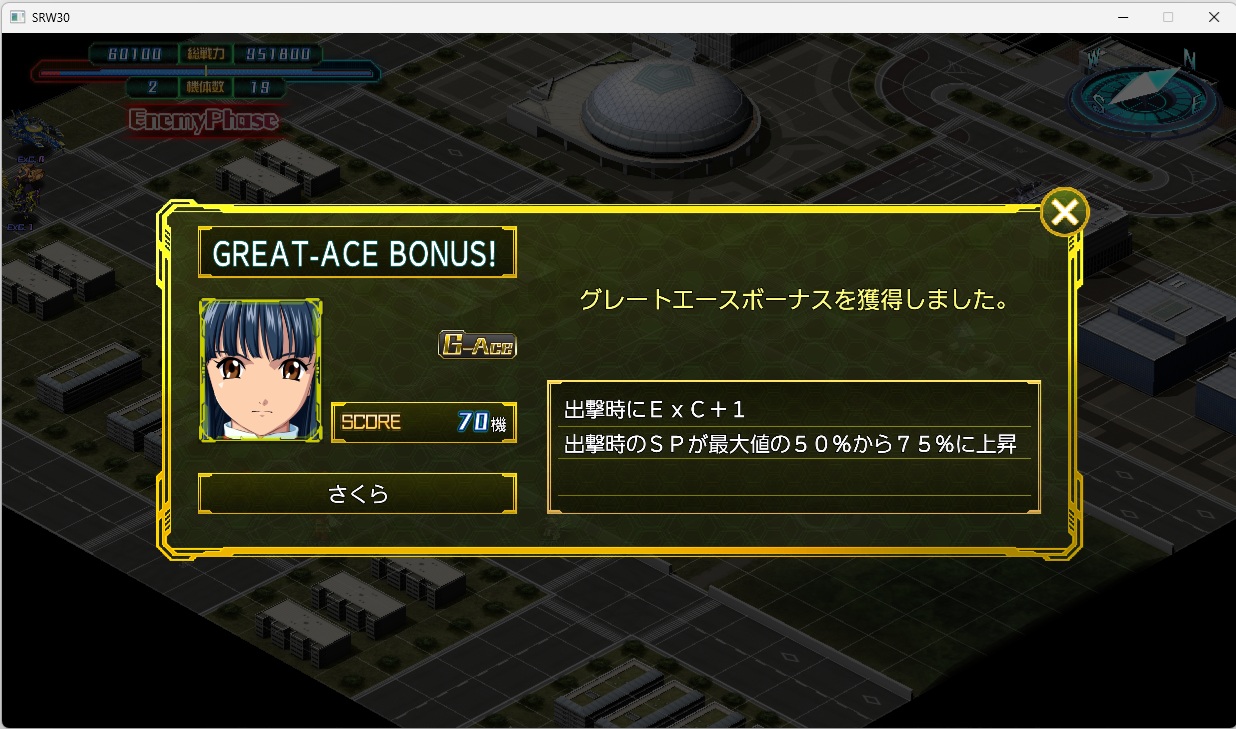Close the Great-Ace Bonus dialog

1064,212
